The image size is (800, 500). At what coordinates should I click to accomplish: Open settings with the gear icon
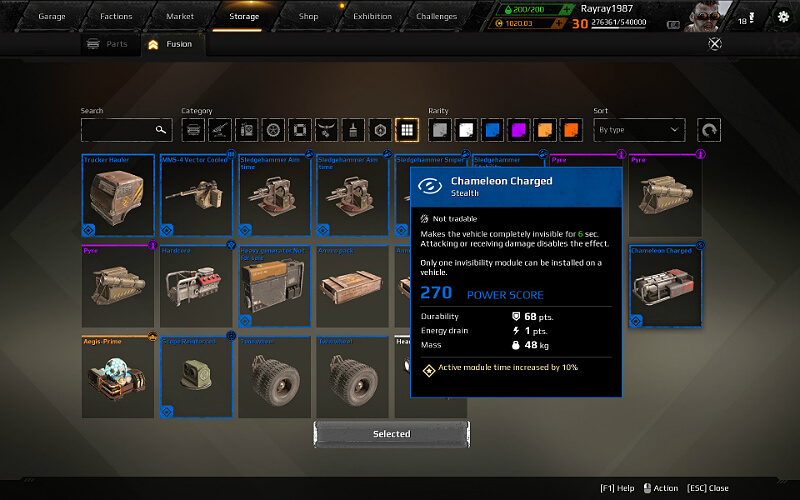783,17
